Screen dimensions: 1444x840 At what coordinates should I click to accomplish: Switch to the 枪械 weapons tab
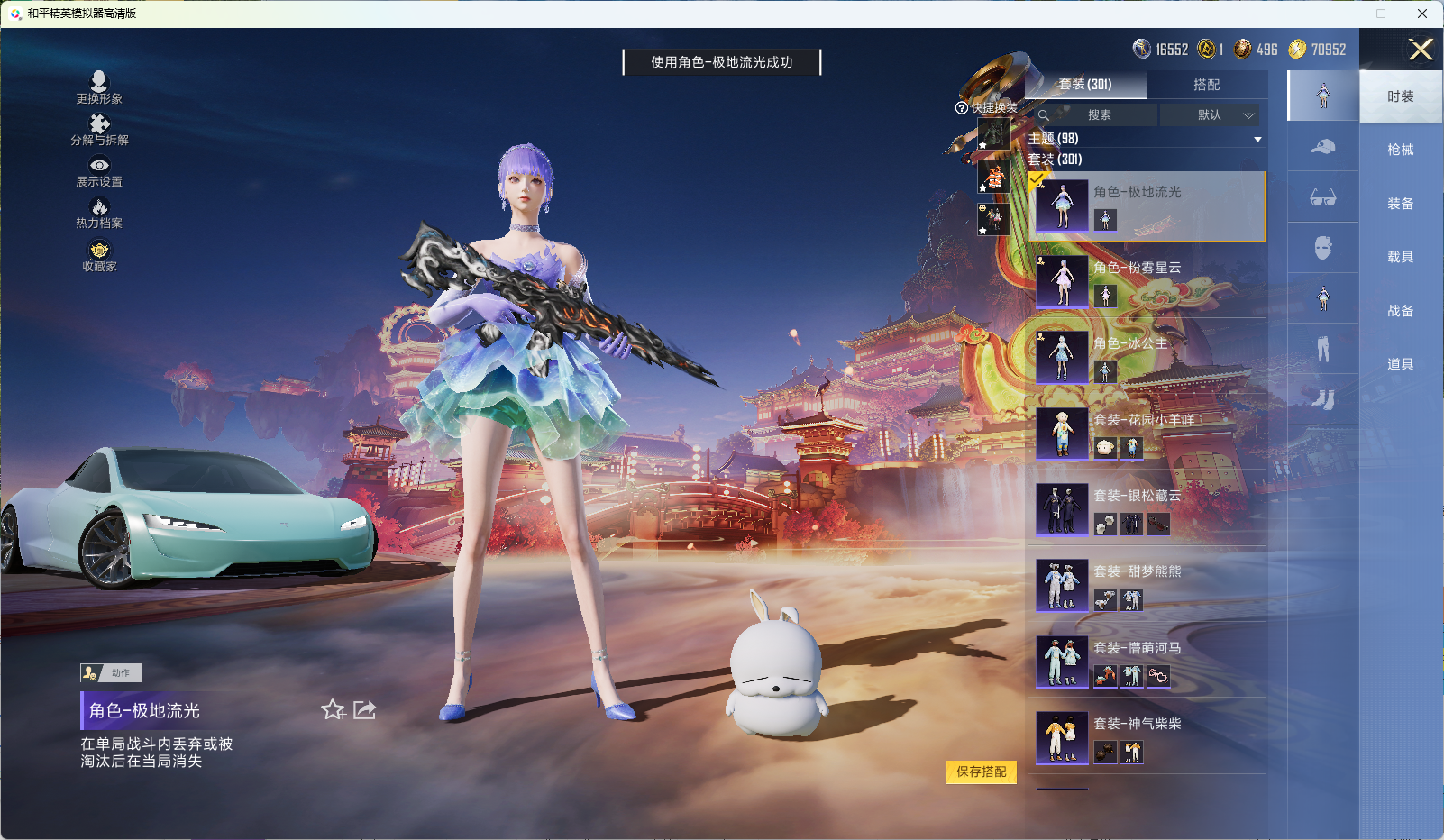(1401, 150)
